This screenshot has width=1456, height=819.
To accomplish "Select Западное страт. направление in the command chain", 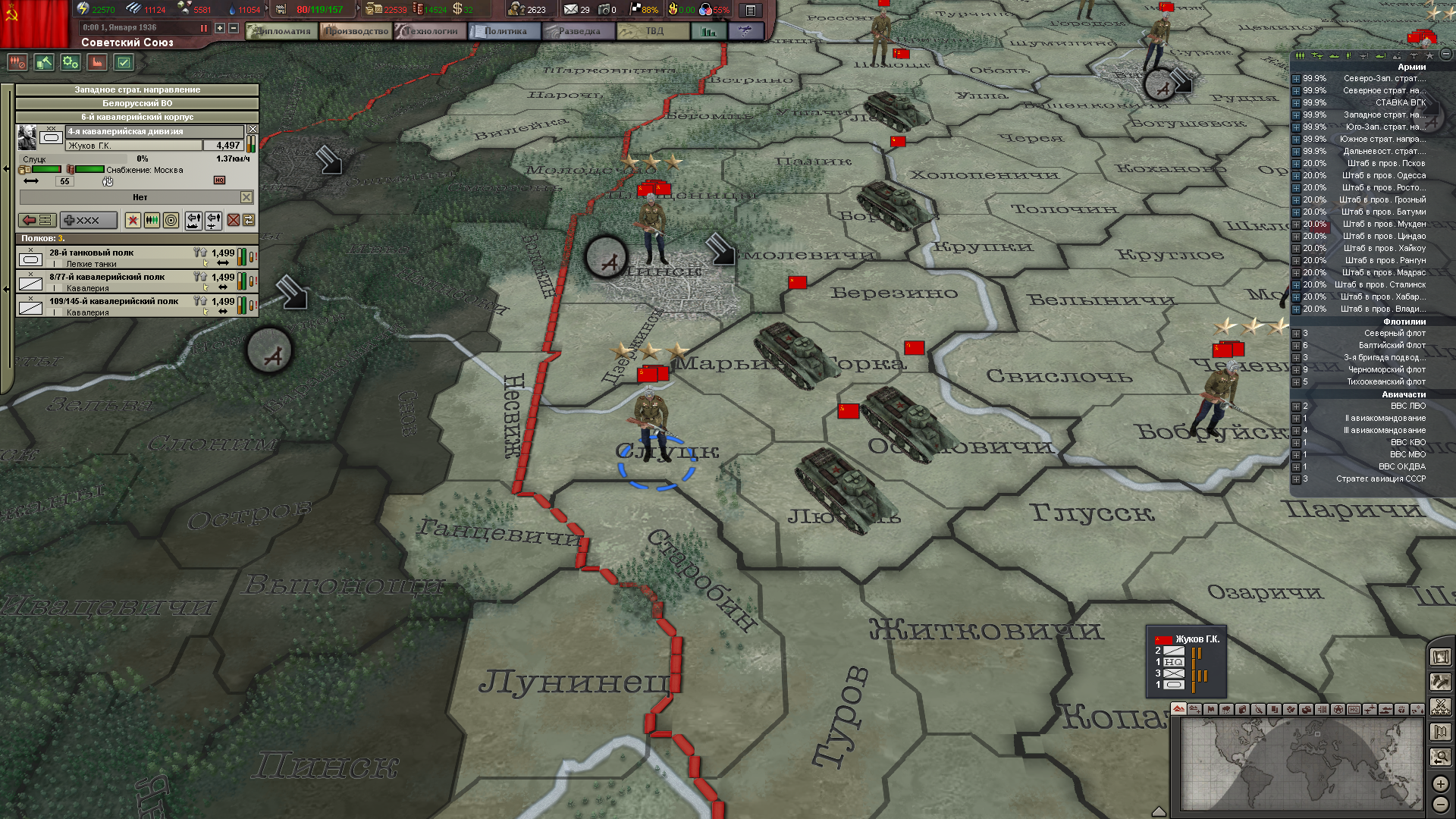I will (137, 89).
